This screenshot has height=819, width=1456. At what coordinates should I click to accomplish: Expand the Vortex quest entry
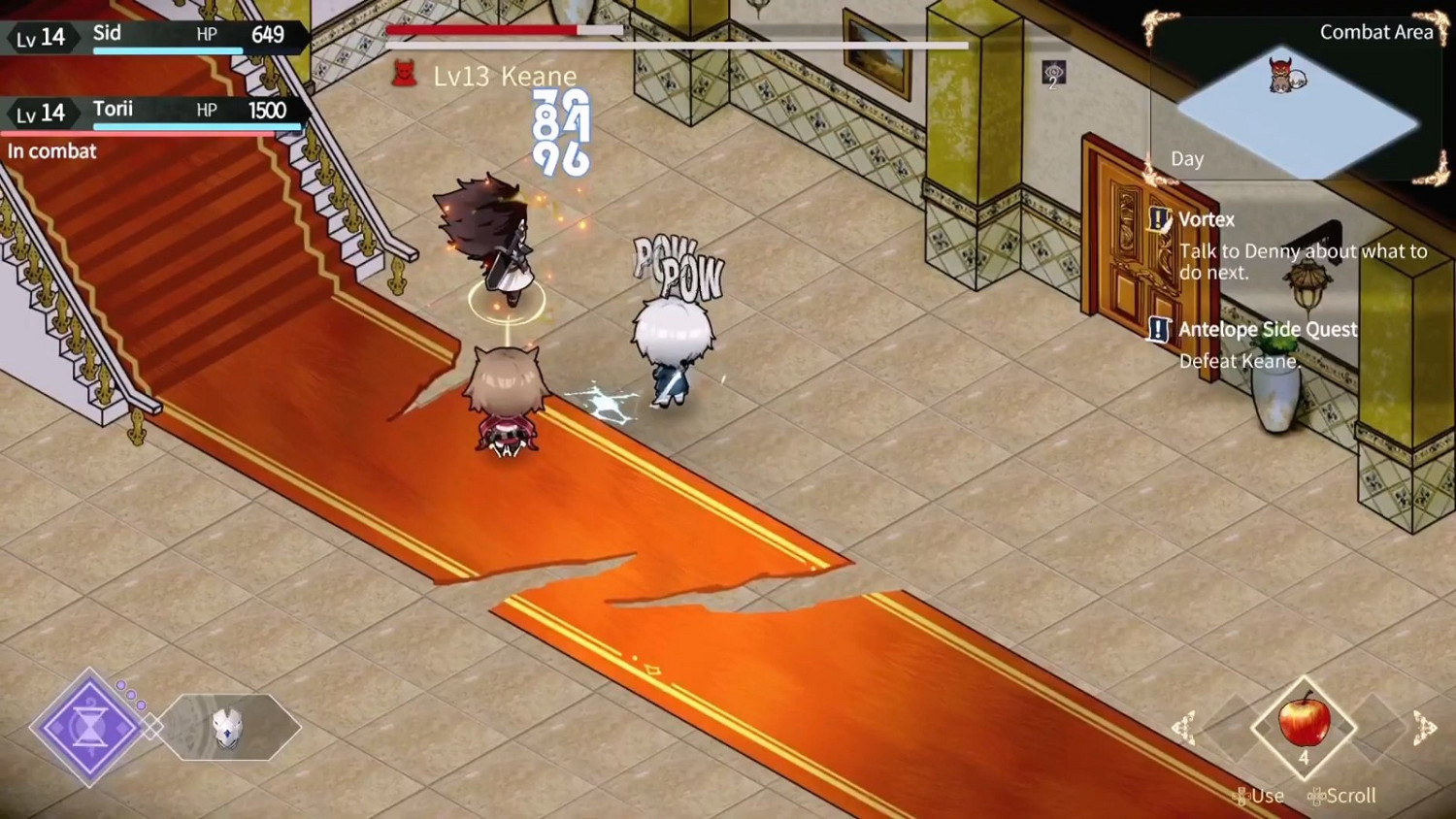pyautogui.click(x=1206, y=219)
